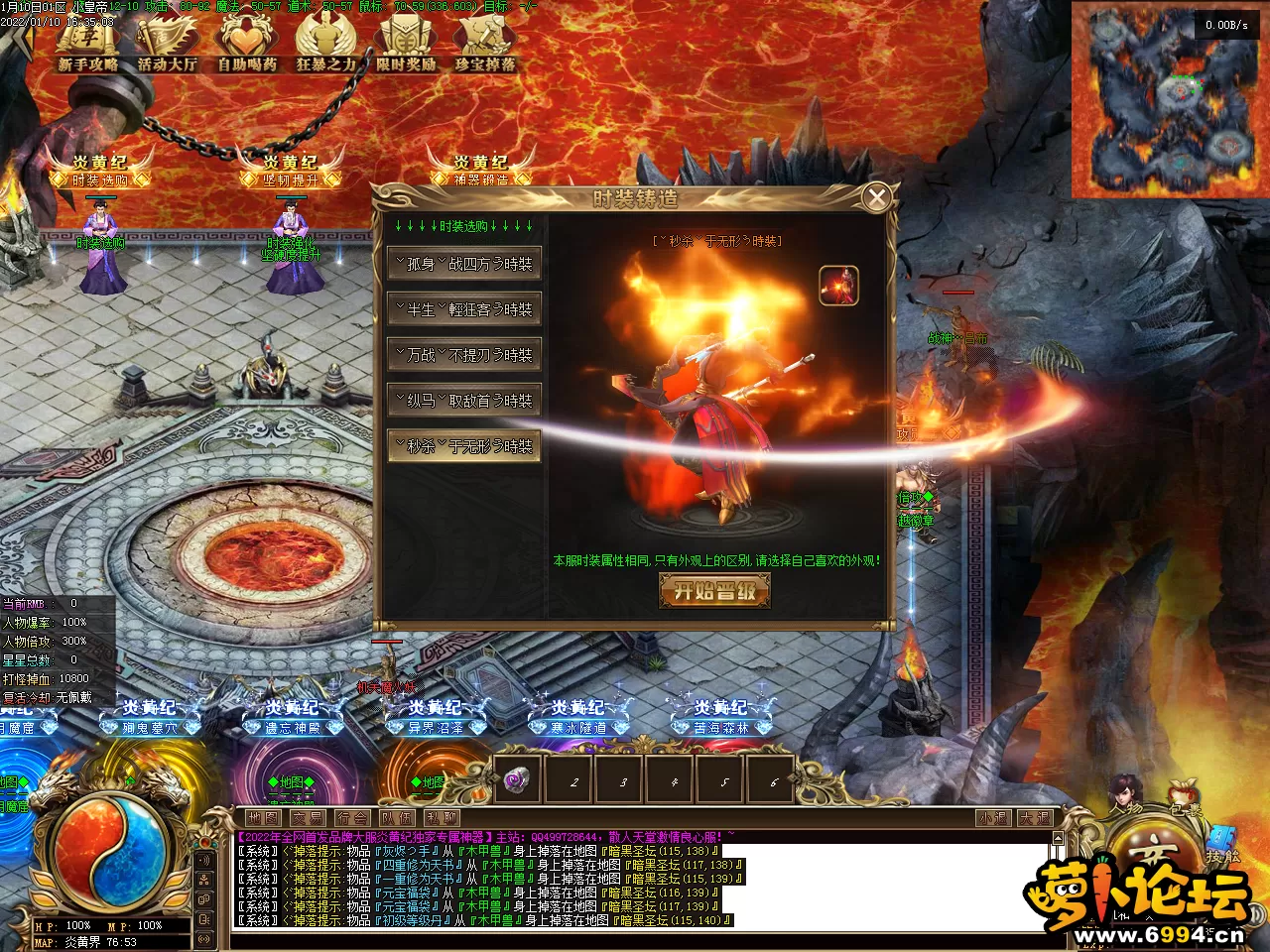Pick 纵马丶取敌首 costume entry
The height and width of the screenshot is (952, 1270).
click(464, 401)
